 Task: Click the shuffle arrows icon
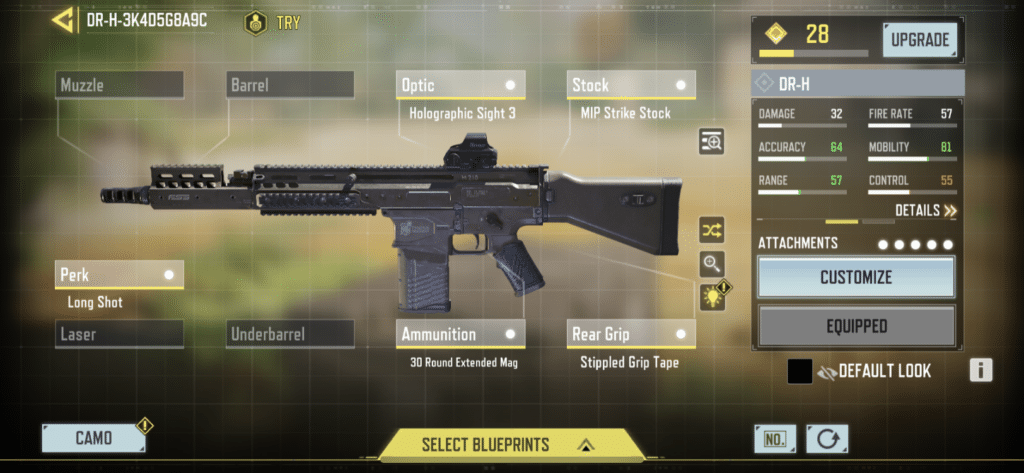pyautogui.click(x=712, y=230)
